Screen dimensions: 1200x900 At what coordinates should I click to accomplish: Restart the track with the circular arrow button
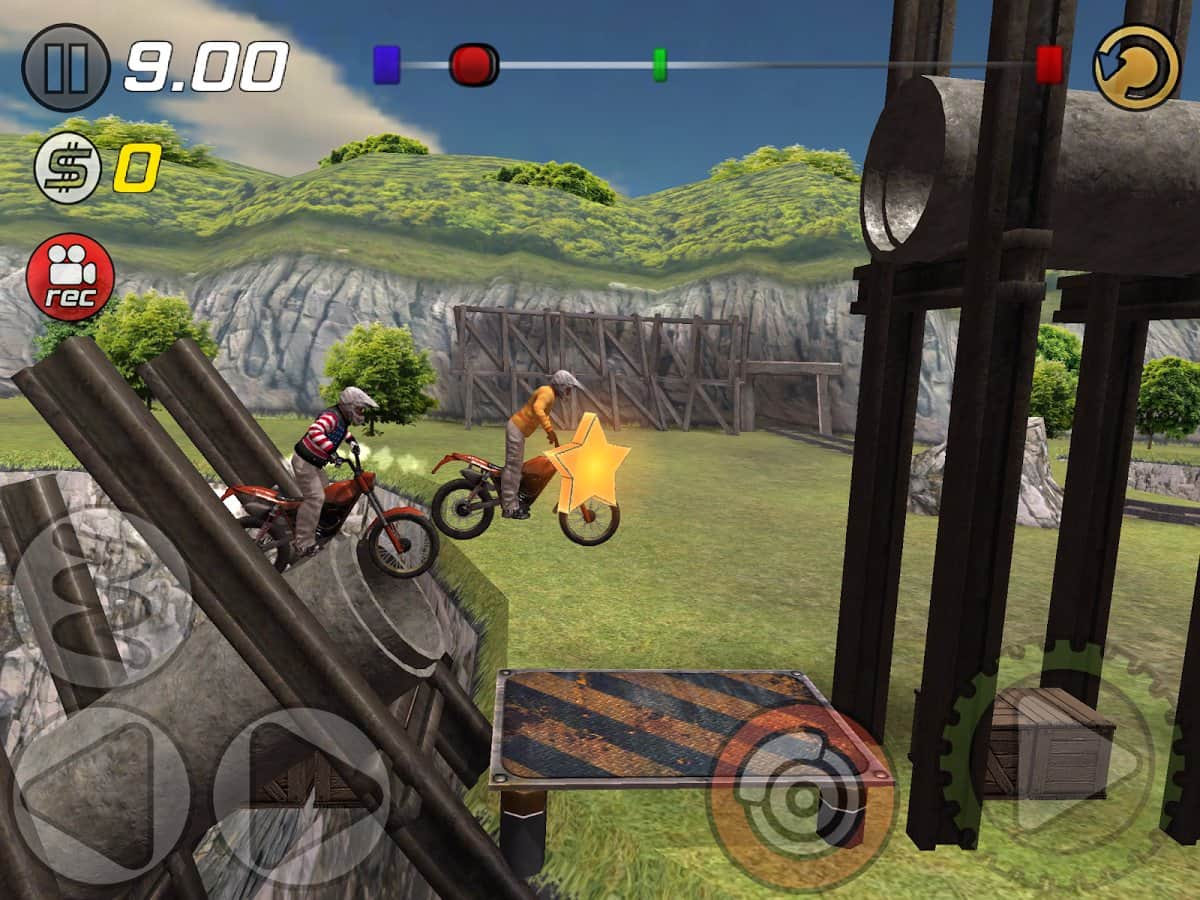[1137, 67]
